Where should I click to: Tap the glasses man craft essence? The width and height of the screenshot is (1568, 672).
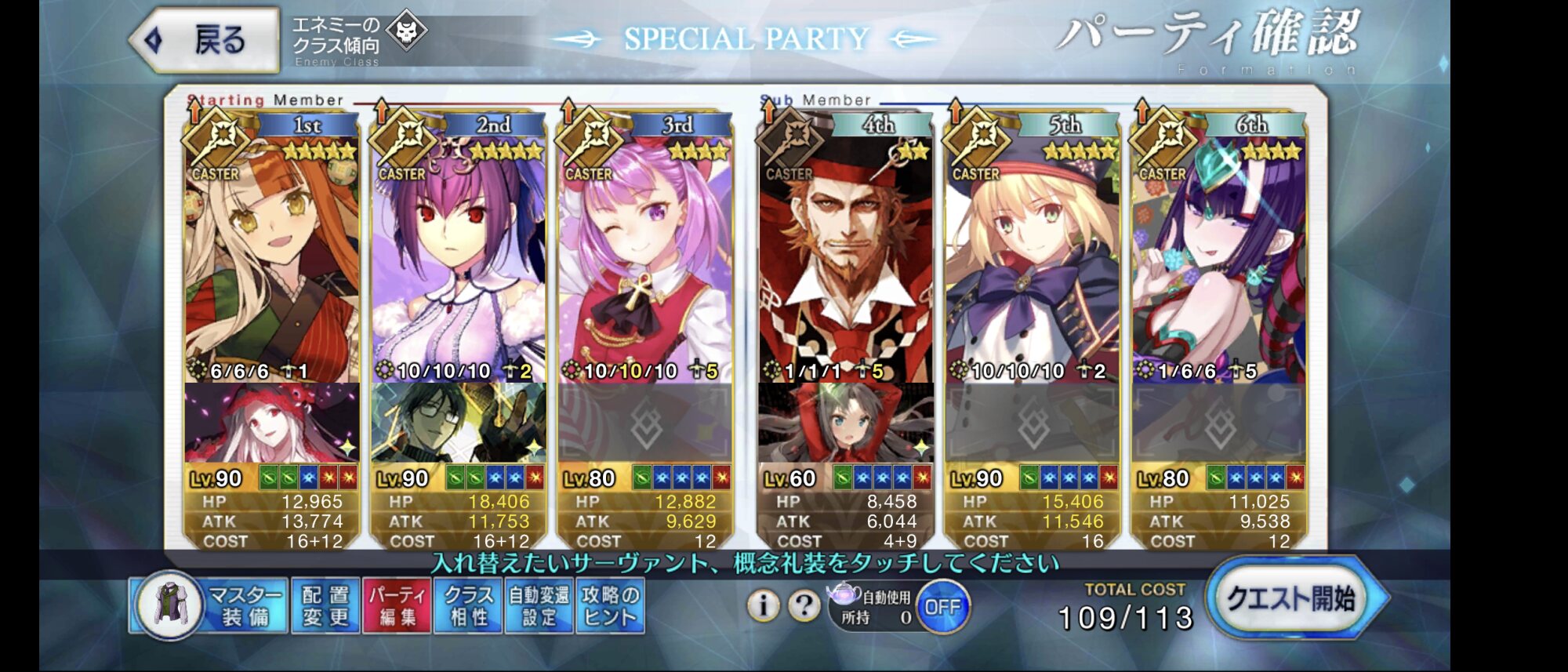pos(459,423)
